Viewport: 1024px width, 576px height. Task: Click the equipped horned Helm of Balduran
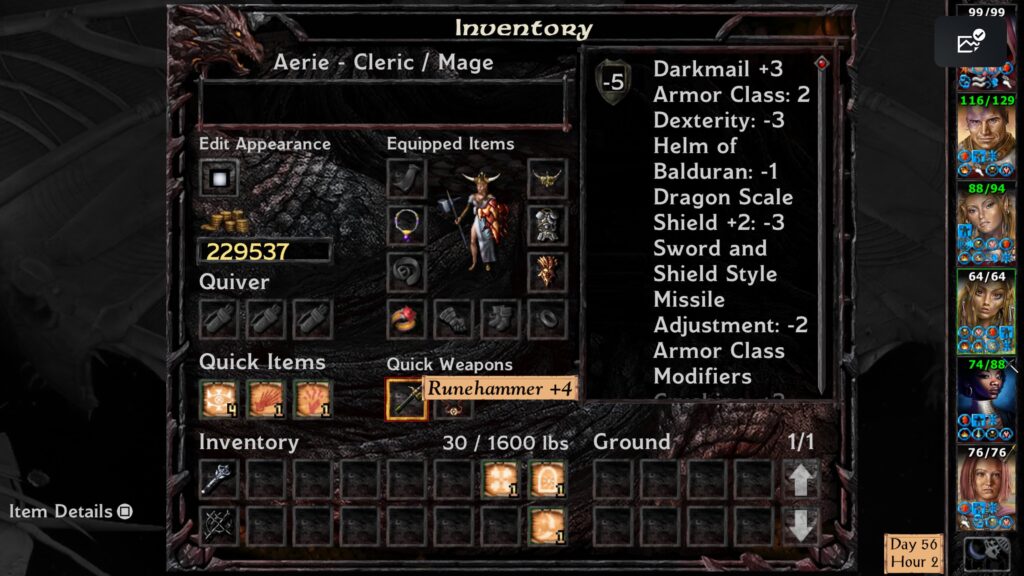pos(547,179)
